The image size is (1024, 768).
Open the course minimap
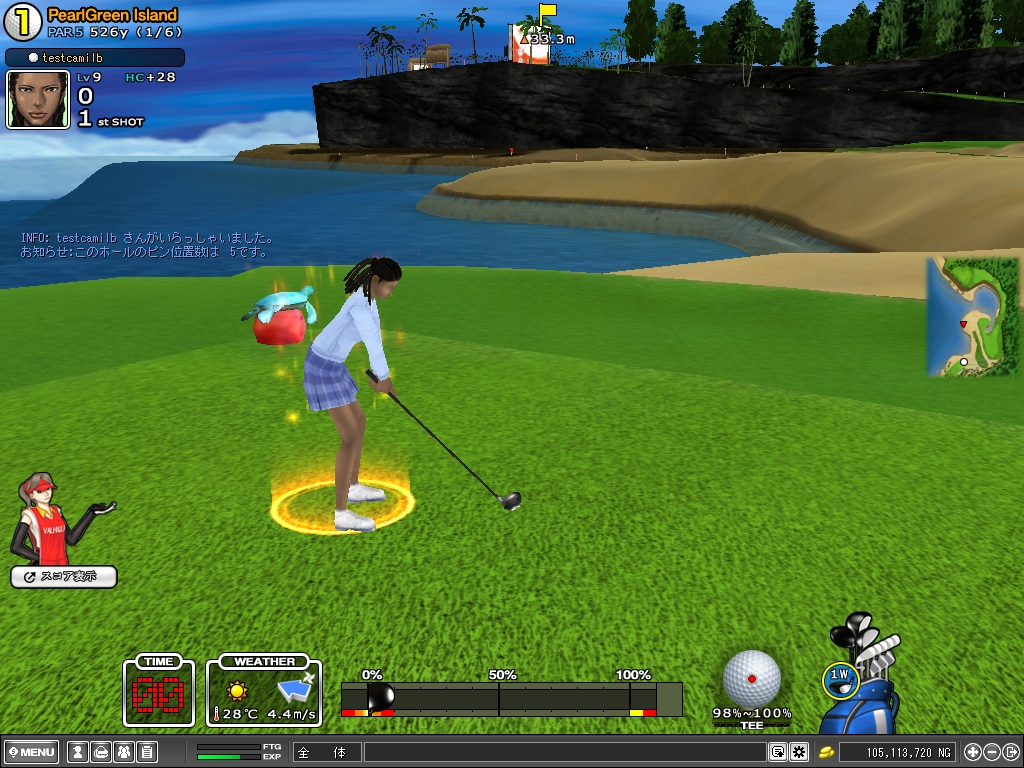coord(972,317)
